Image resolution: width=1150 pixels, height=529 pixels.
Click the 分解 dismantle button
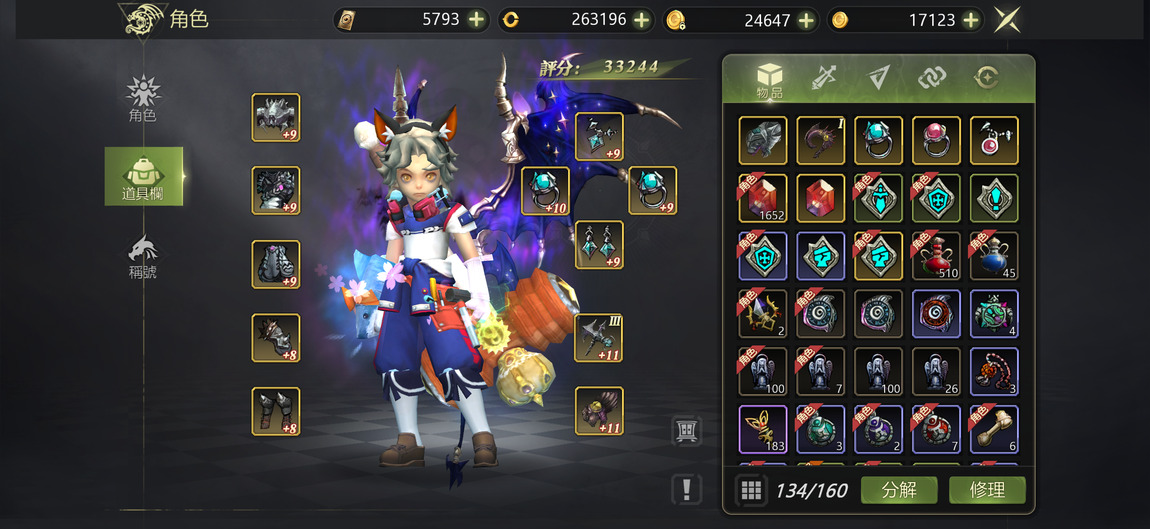pos(898,490)
